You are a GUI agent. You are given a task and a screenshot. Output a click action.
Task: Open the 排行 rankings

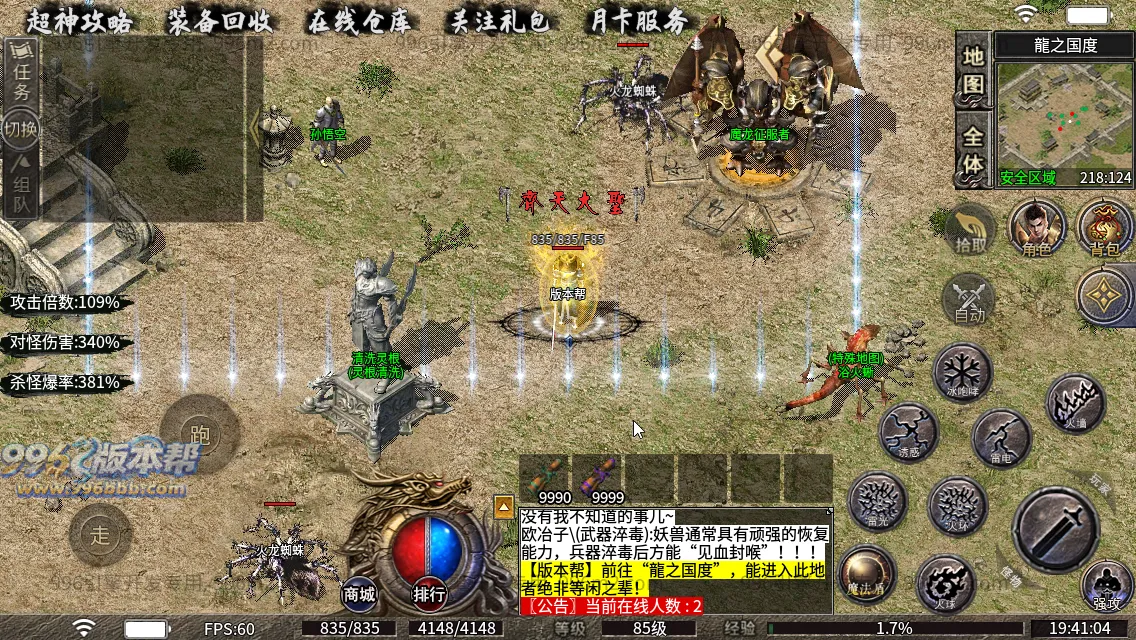[429, 593]
